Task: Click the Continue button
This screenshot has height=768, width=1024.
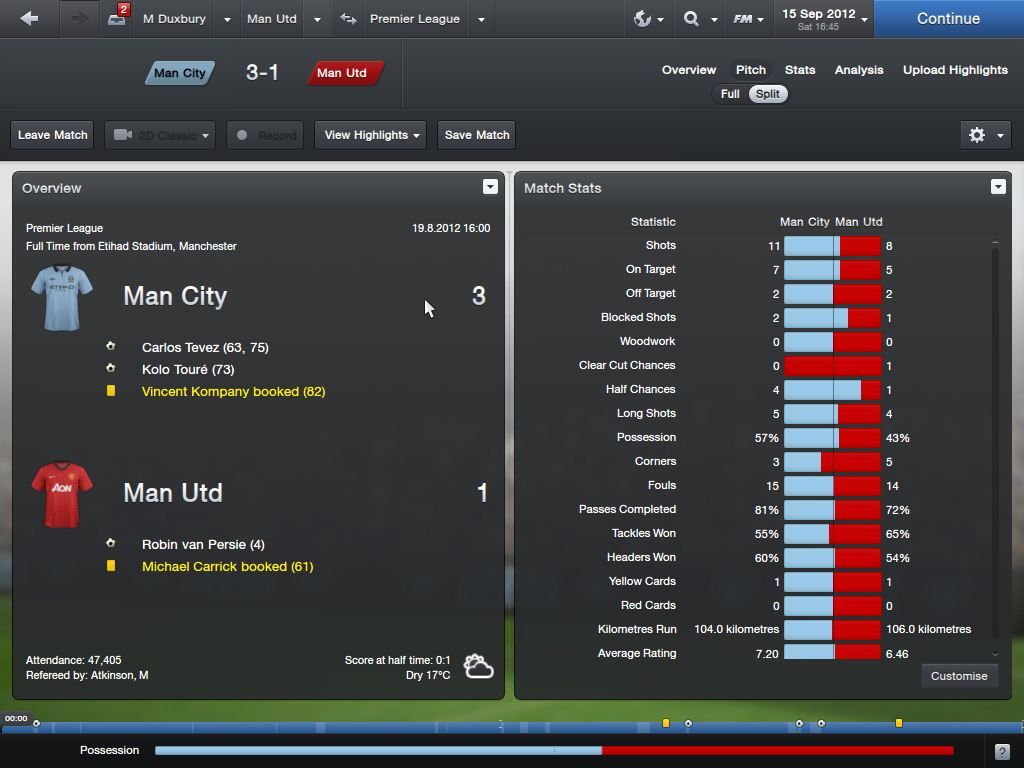Action: tap(948, 19)
